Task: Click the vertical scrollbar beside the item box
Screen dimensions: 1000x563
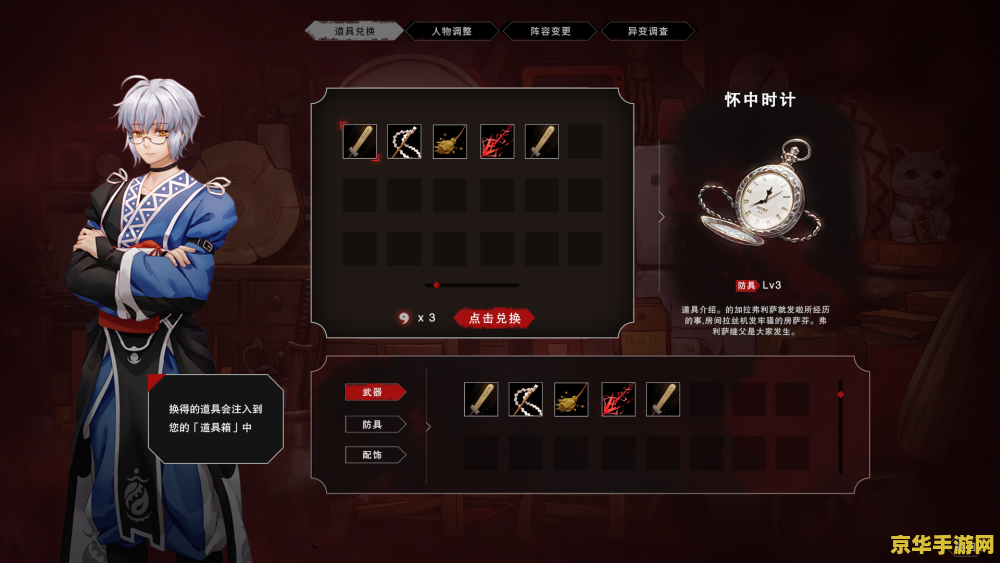Action: coord(840,425)
